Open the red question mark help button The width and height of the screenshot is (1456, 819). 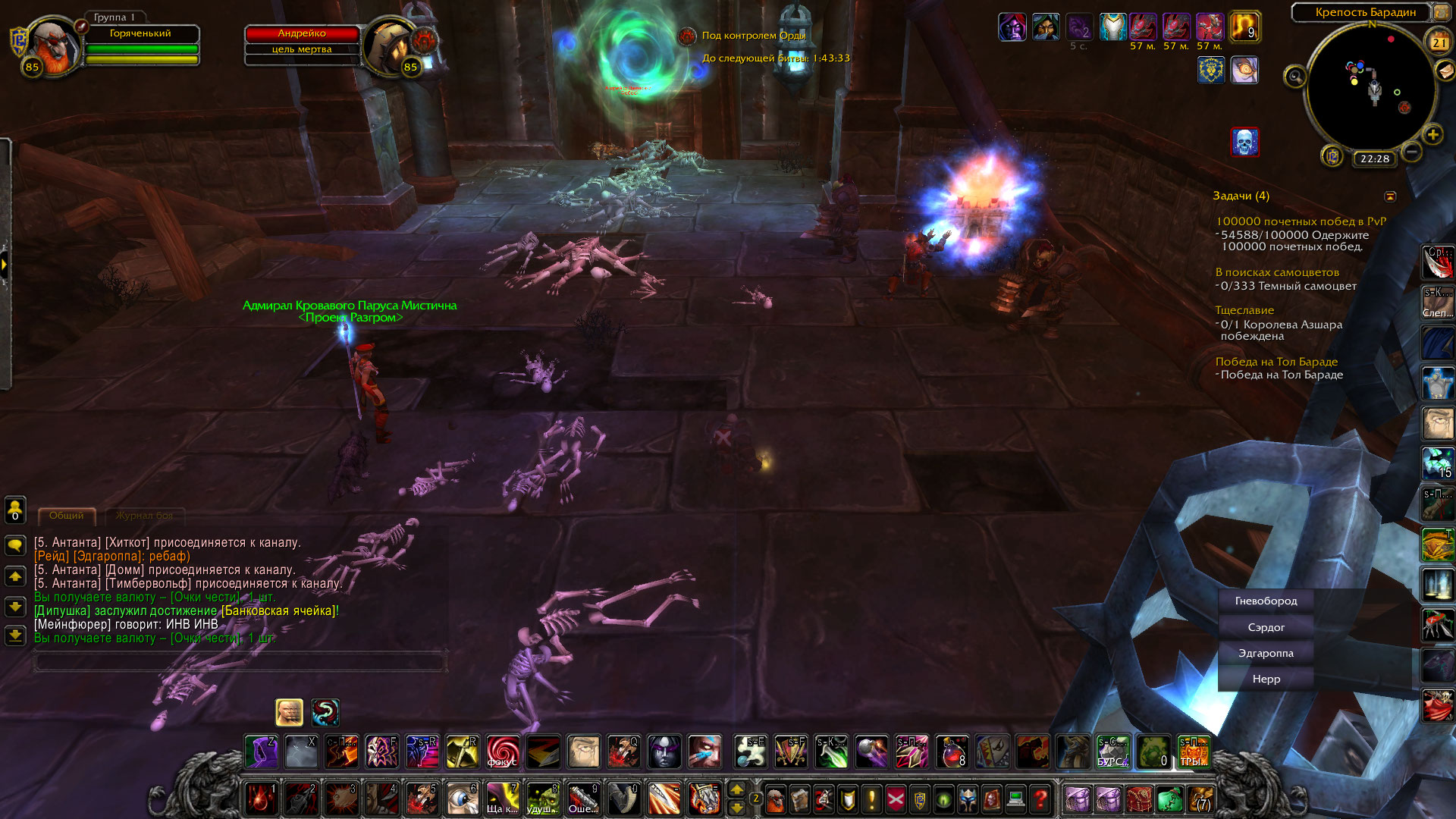point(1040,799)
